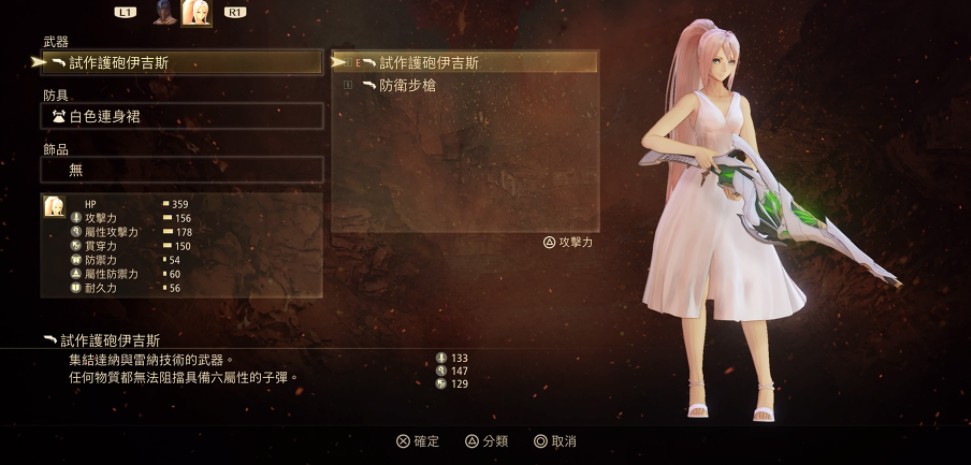The height and width of the screenshot is (465, 971).
Task: Select the 試作護砲伊吉斯 weapon slot
Action: click(x=182, y=63)
